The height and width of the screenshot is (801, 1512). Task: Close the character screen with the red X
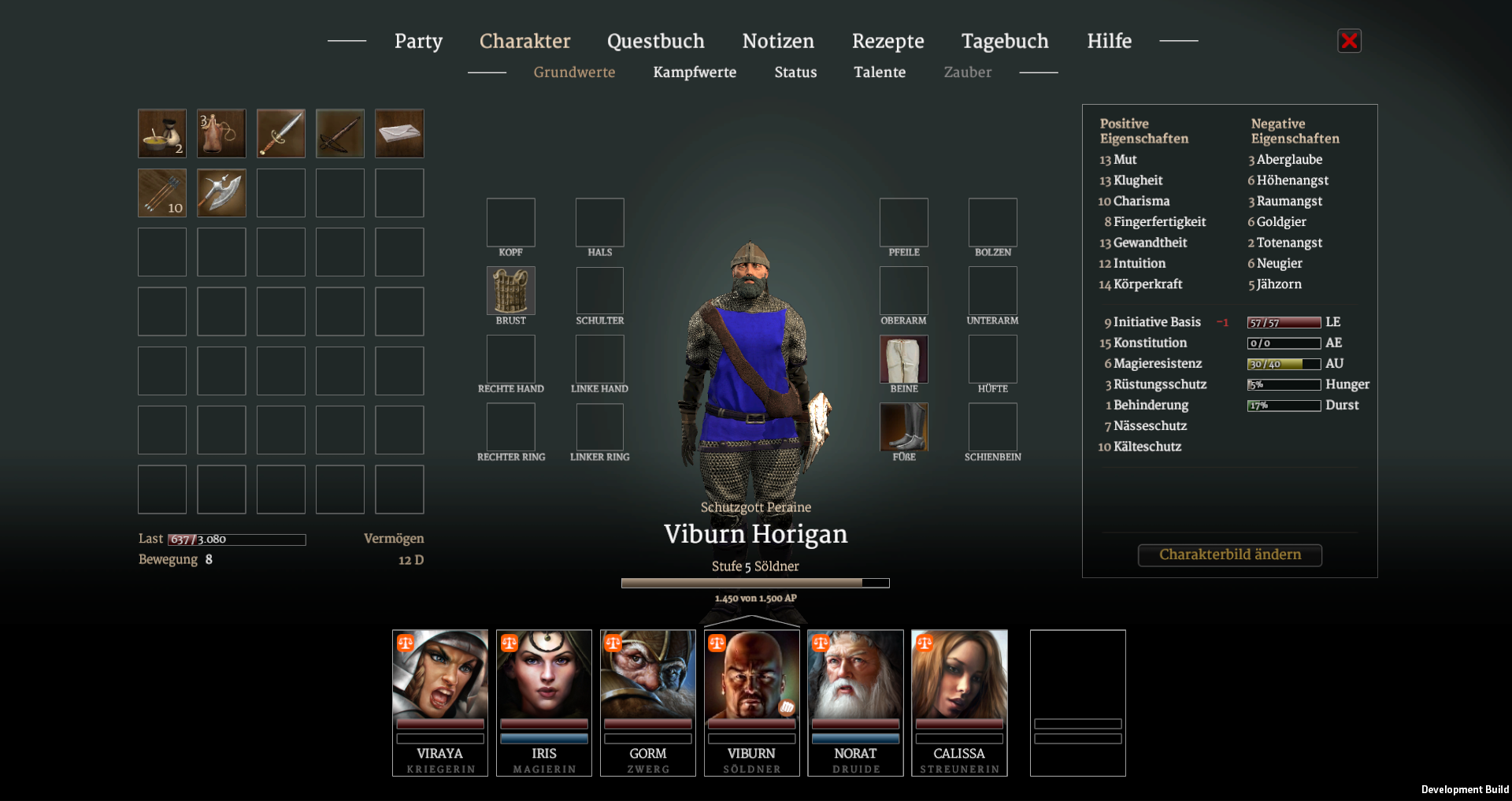tap(1349, 41)
